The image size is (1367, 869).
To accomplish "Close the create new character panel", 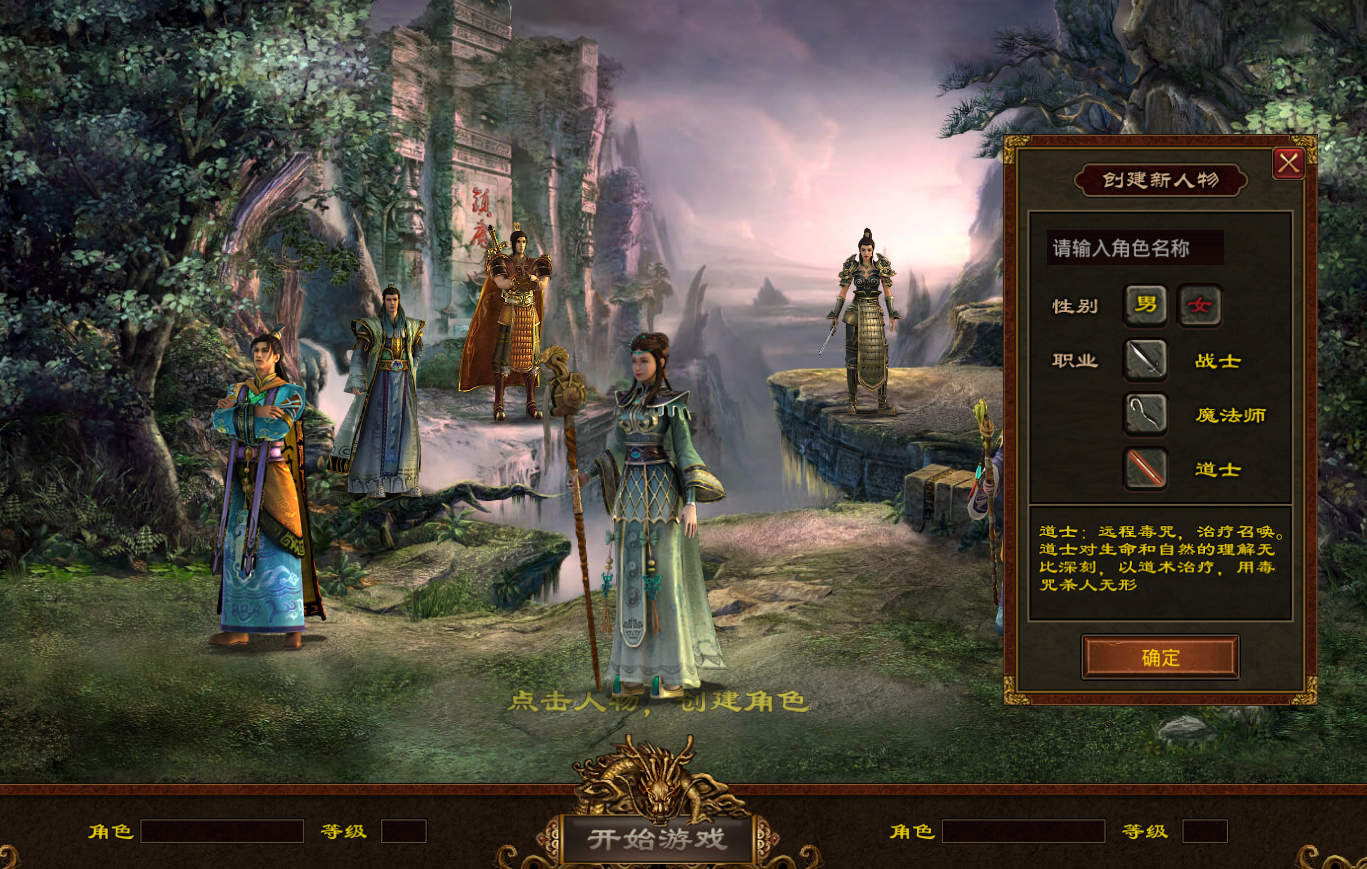I will (x=1288, y=163).
